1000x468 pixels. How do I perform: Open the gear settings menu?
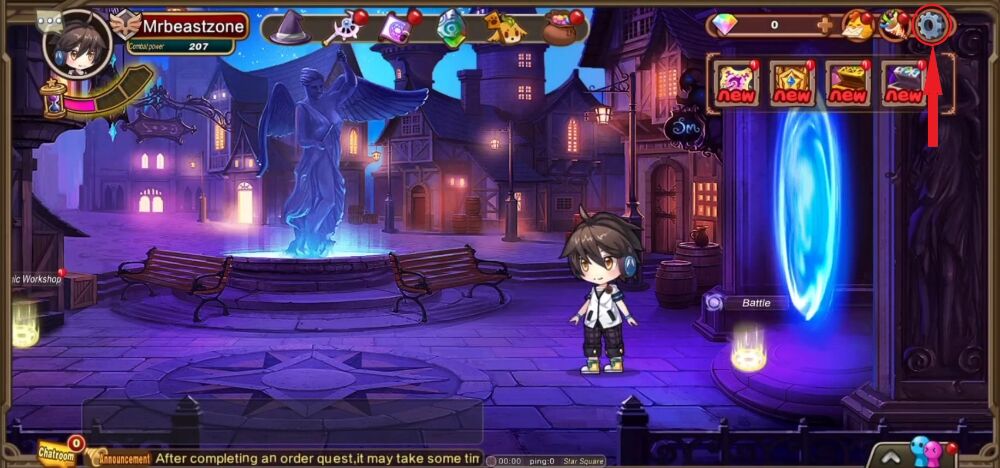(931, 25)
